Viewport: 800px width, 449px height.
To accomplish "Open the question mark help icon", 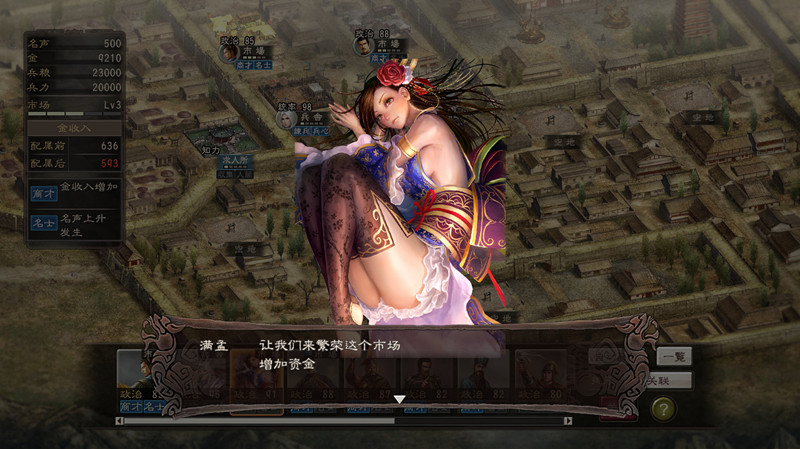I will (x=663, y=409).
